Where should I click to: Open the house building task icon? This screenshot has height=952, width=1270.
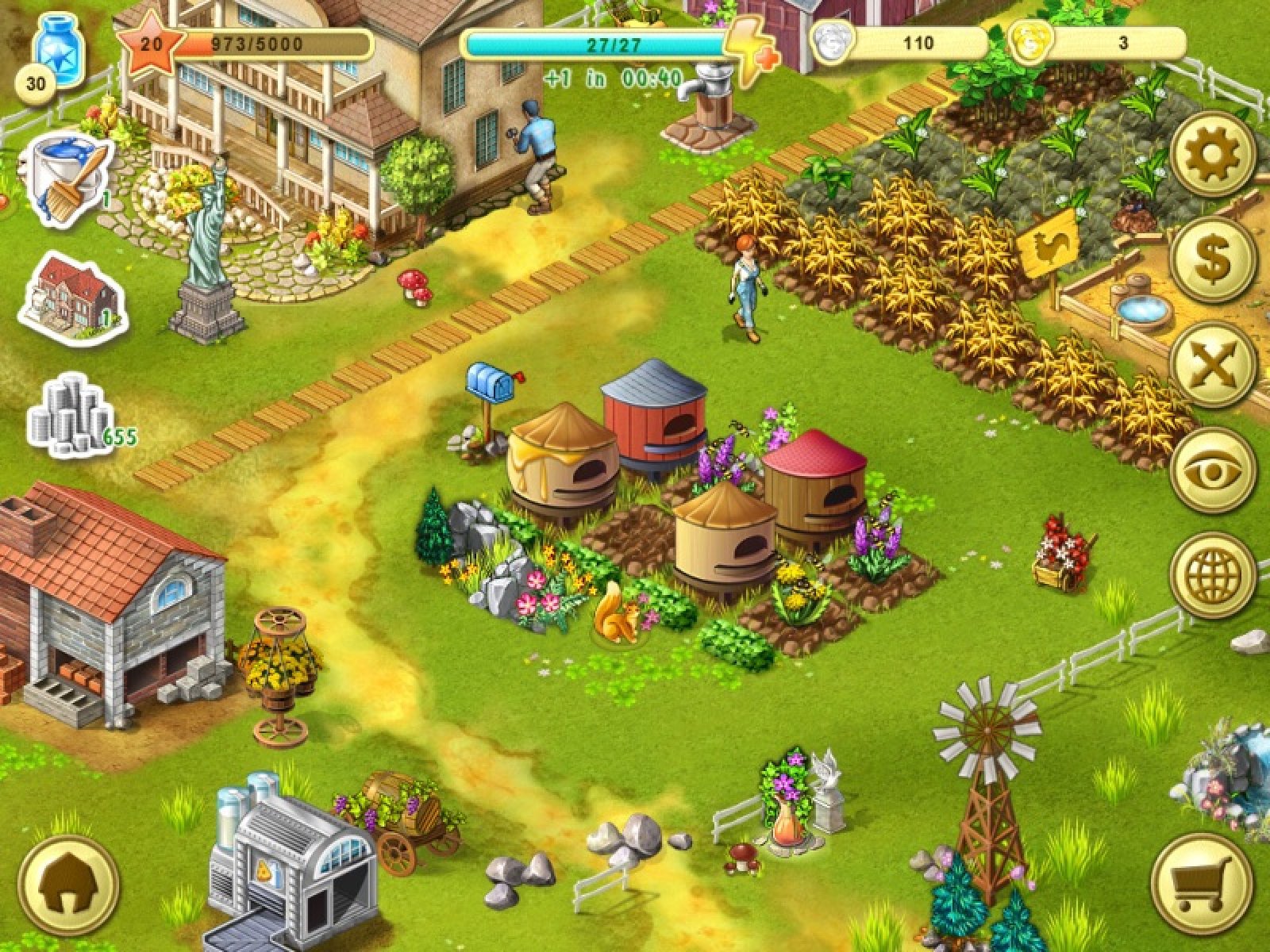(x=73, y=295)
